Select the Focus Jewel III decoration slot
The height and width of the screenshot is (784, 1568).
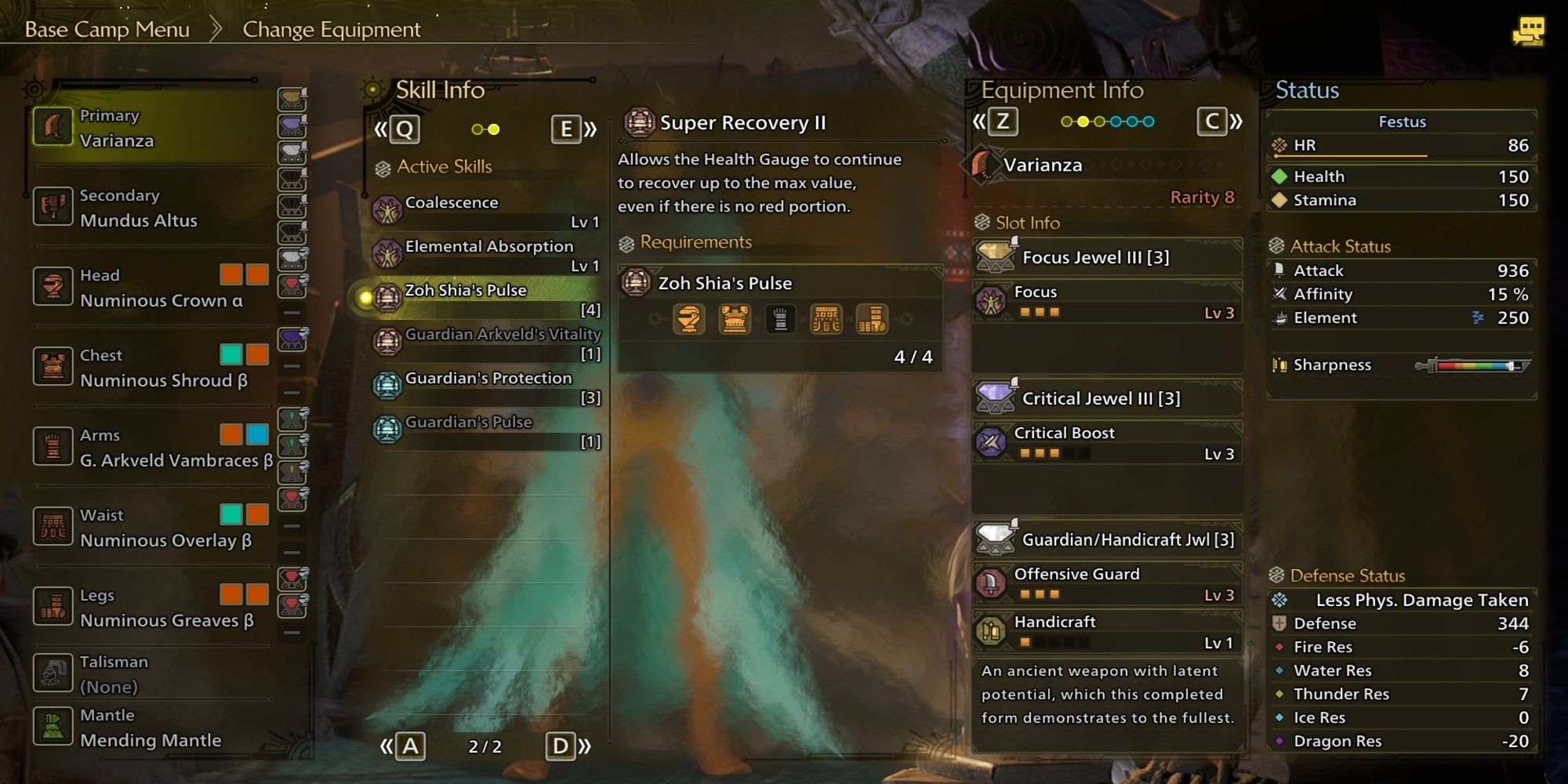click(1107, 257)
